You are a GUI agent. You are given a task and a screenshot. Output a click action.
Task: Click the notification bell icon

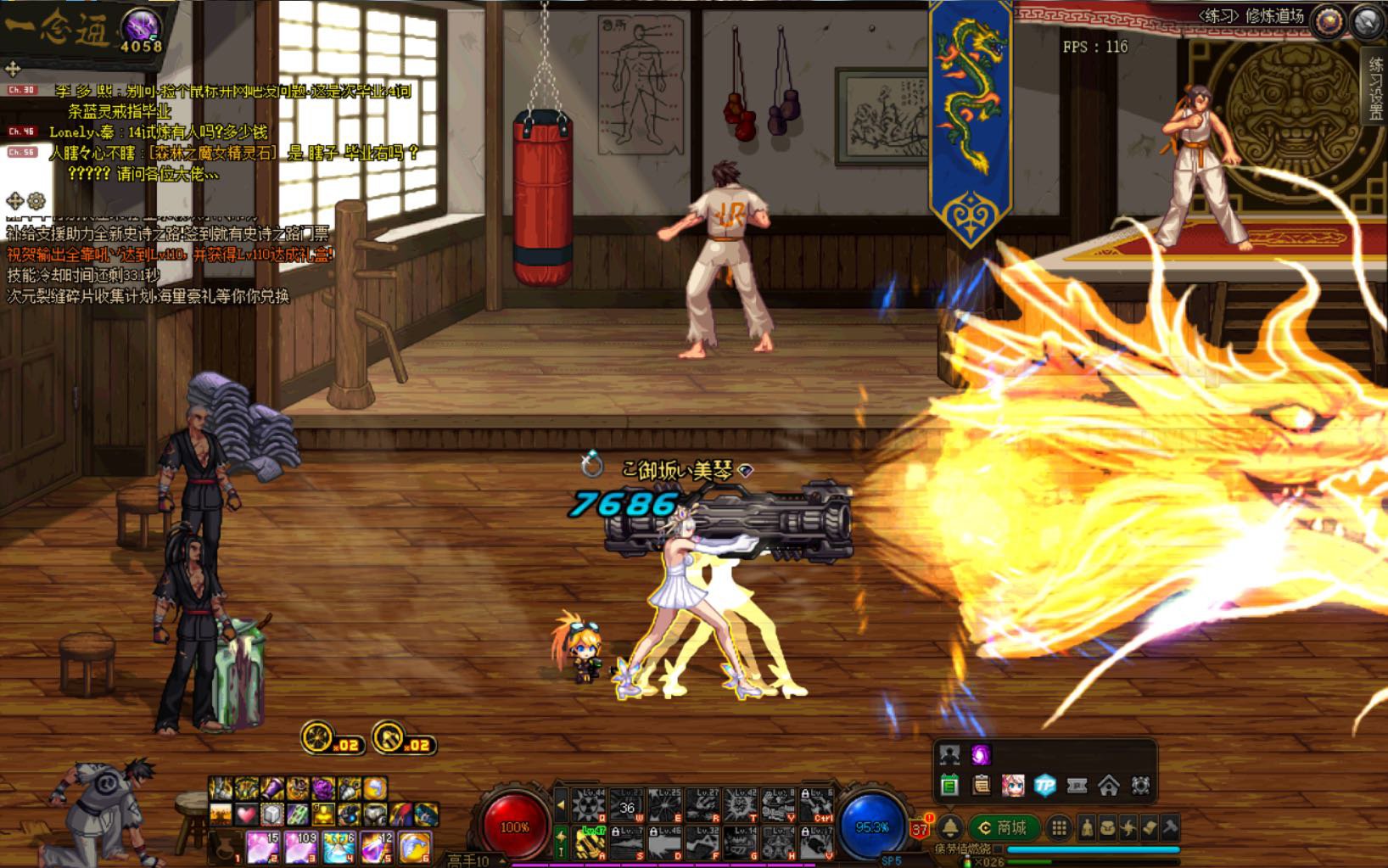click(x=951, y=827)
